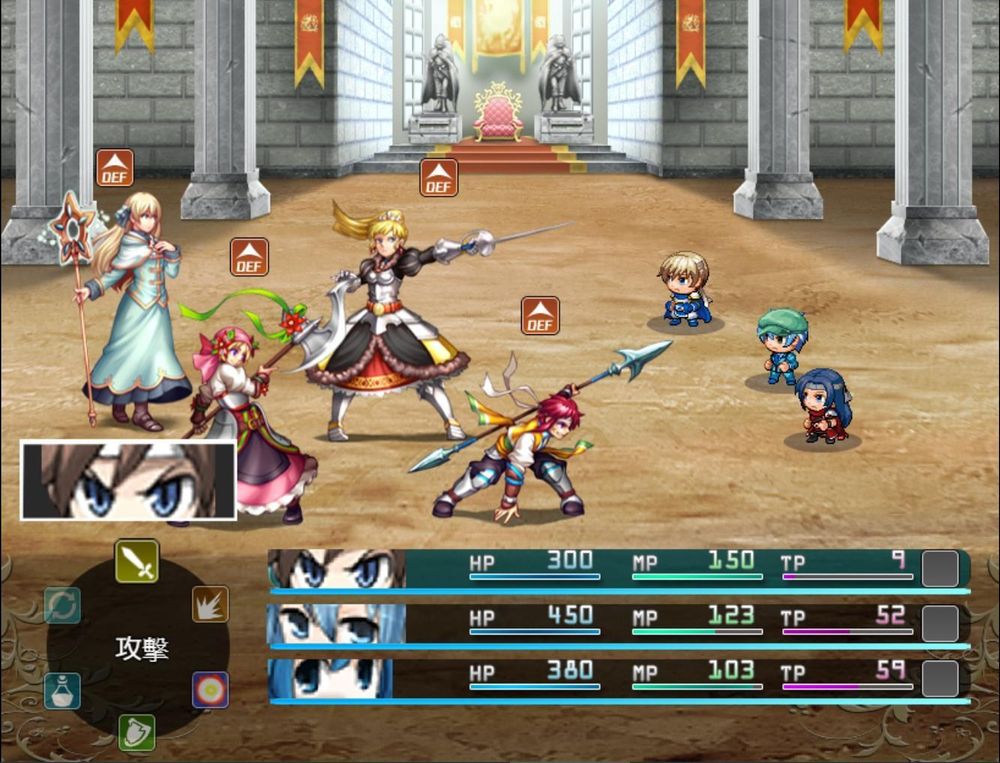The image size is (1000, 763).
Task: Select the party member with 300 HP
Action: (x=618, y=569)
